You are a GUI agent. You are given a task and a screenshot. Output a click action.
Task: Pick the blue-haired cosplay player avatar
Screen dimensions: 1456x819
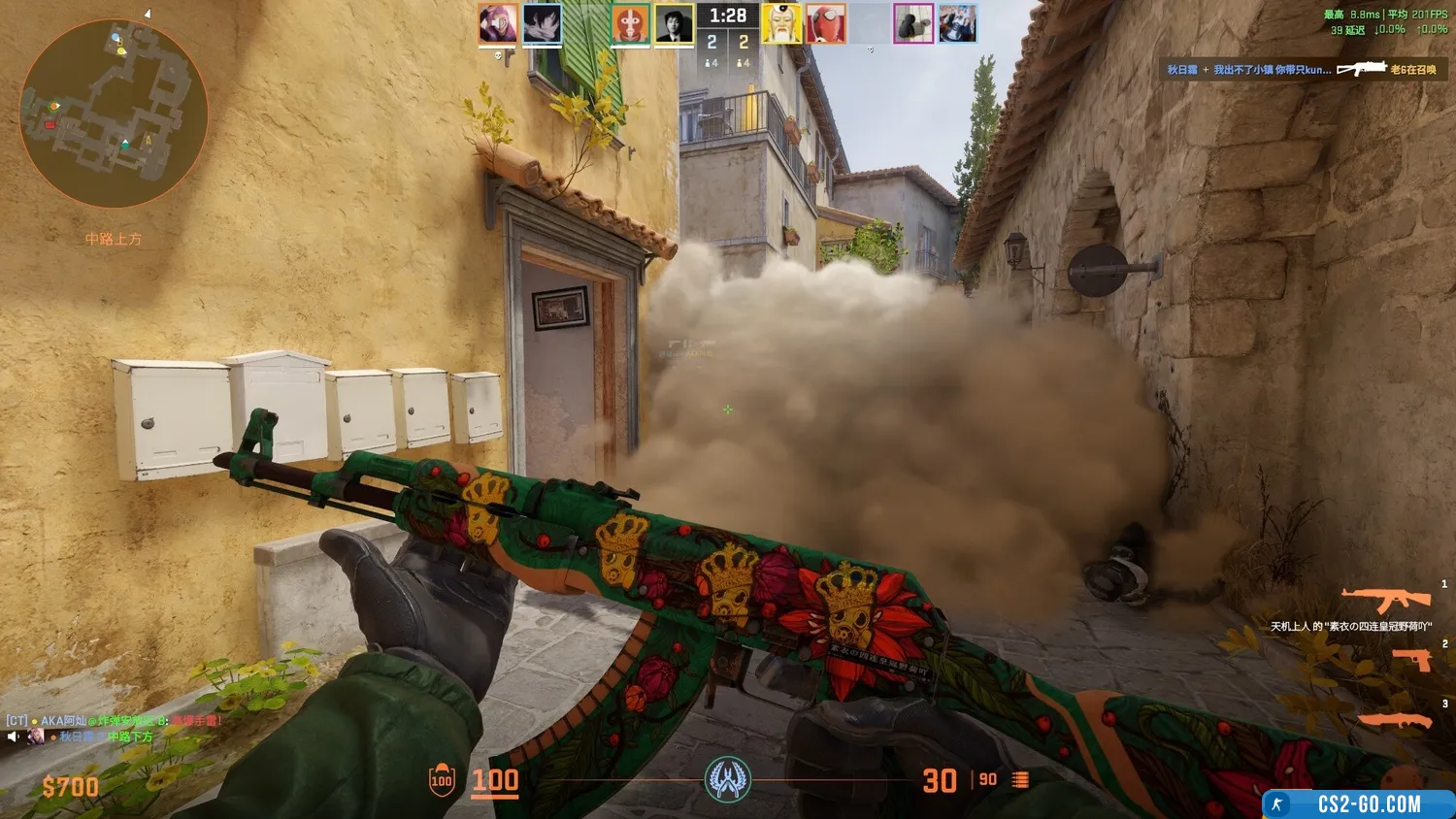[957, 24]
